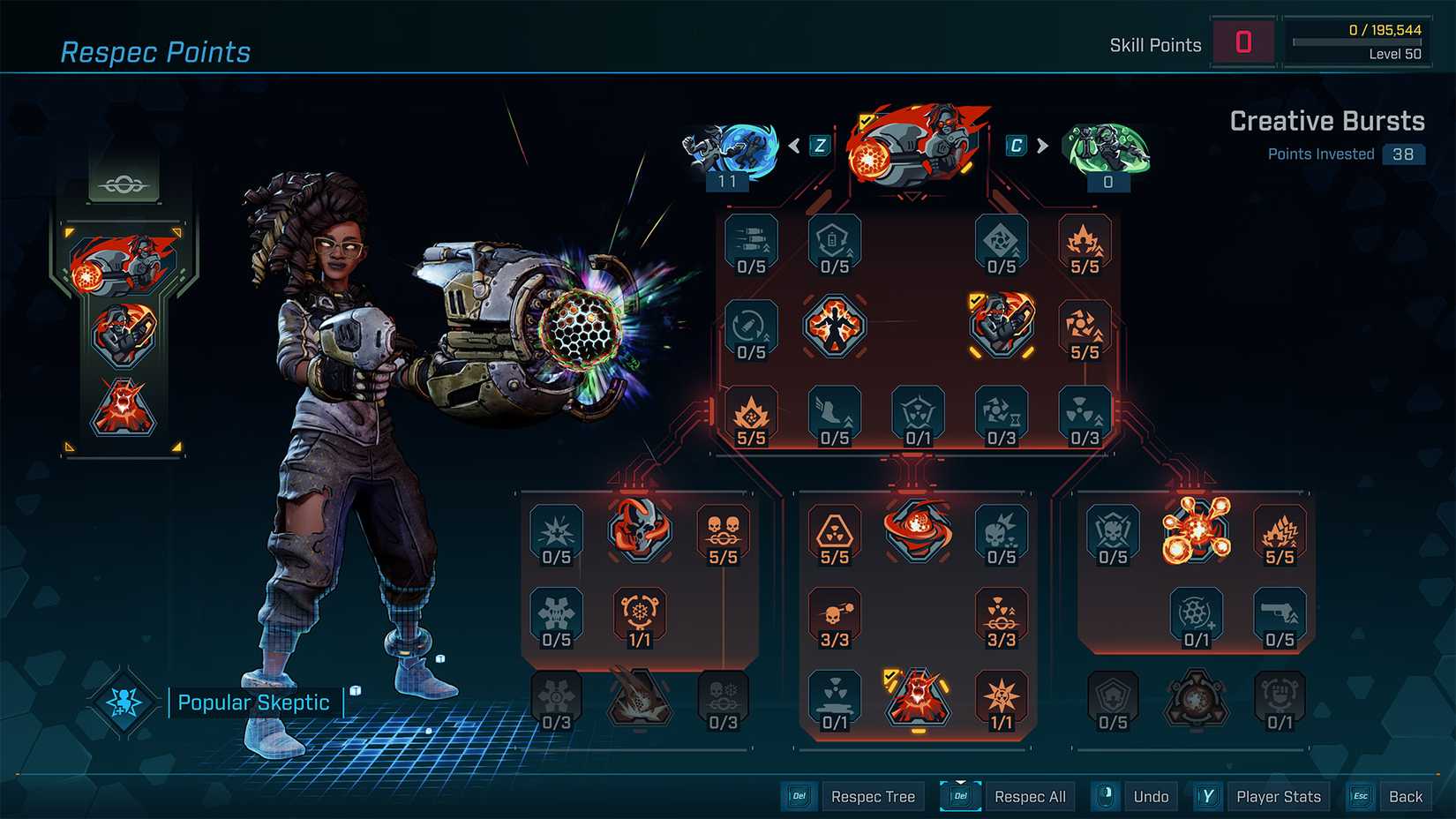Select the flaming skull skill in left branch
The height and width of the screenshot is (819, 1456).
[640, 530]
